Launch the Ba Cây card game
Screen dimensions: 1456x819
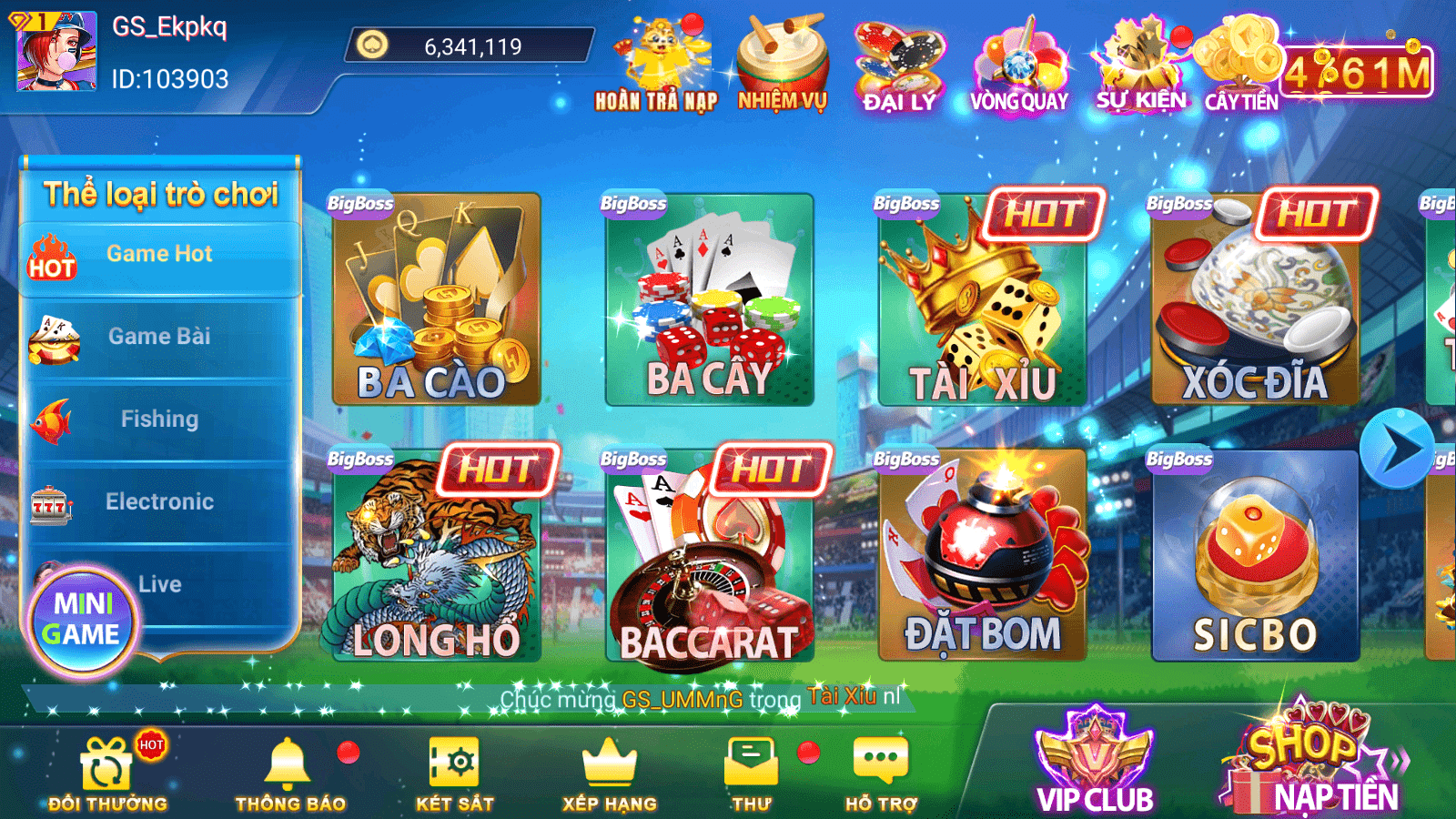tap(709, 300)
